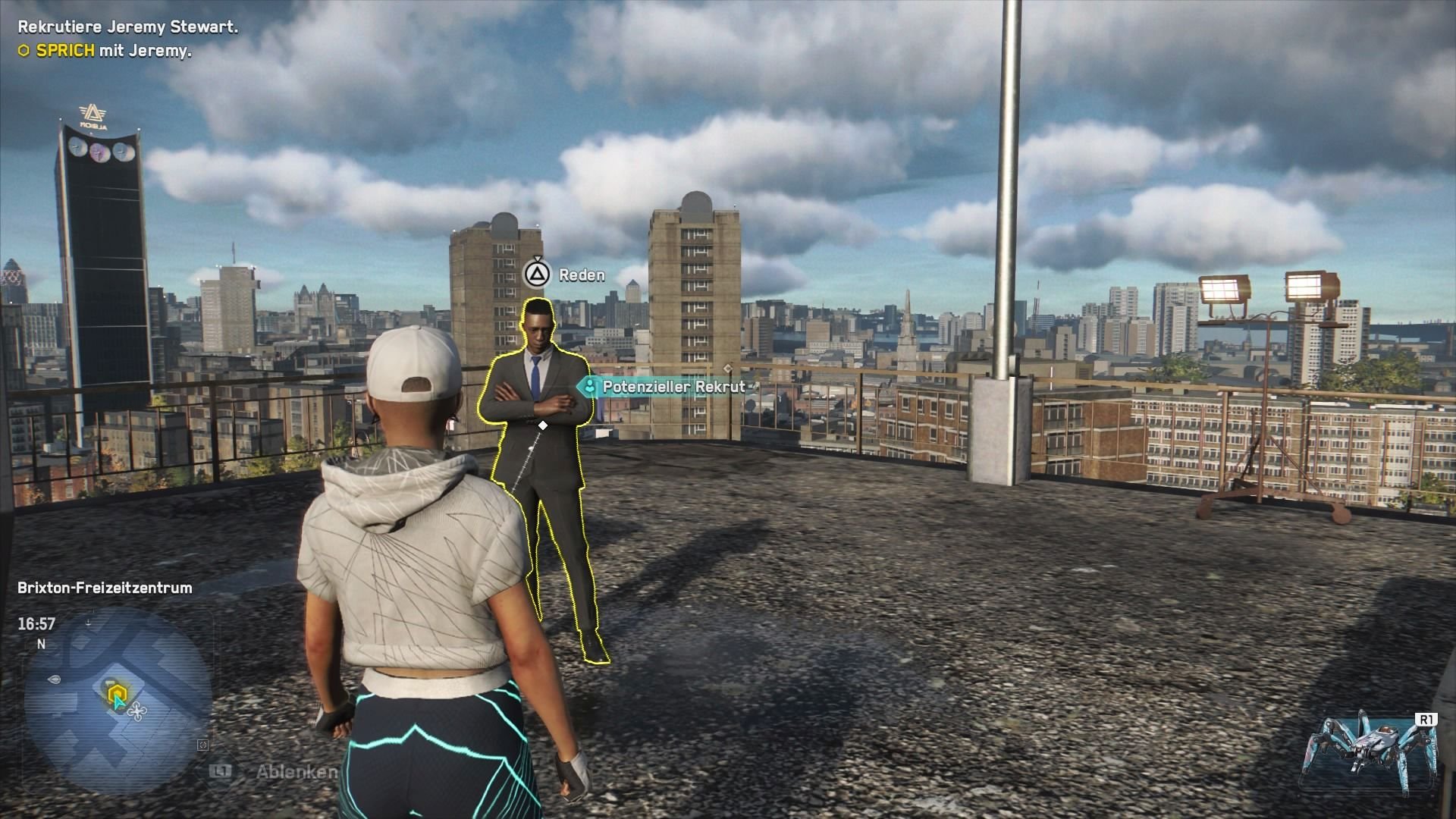Open the Brixton-Freizeitzentrum location label
Screen dimensions: 1456x819
(103, 587)
